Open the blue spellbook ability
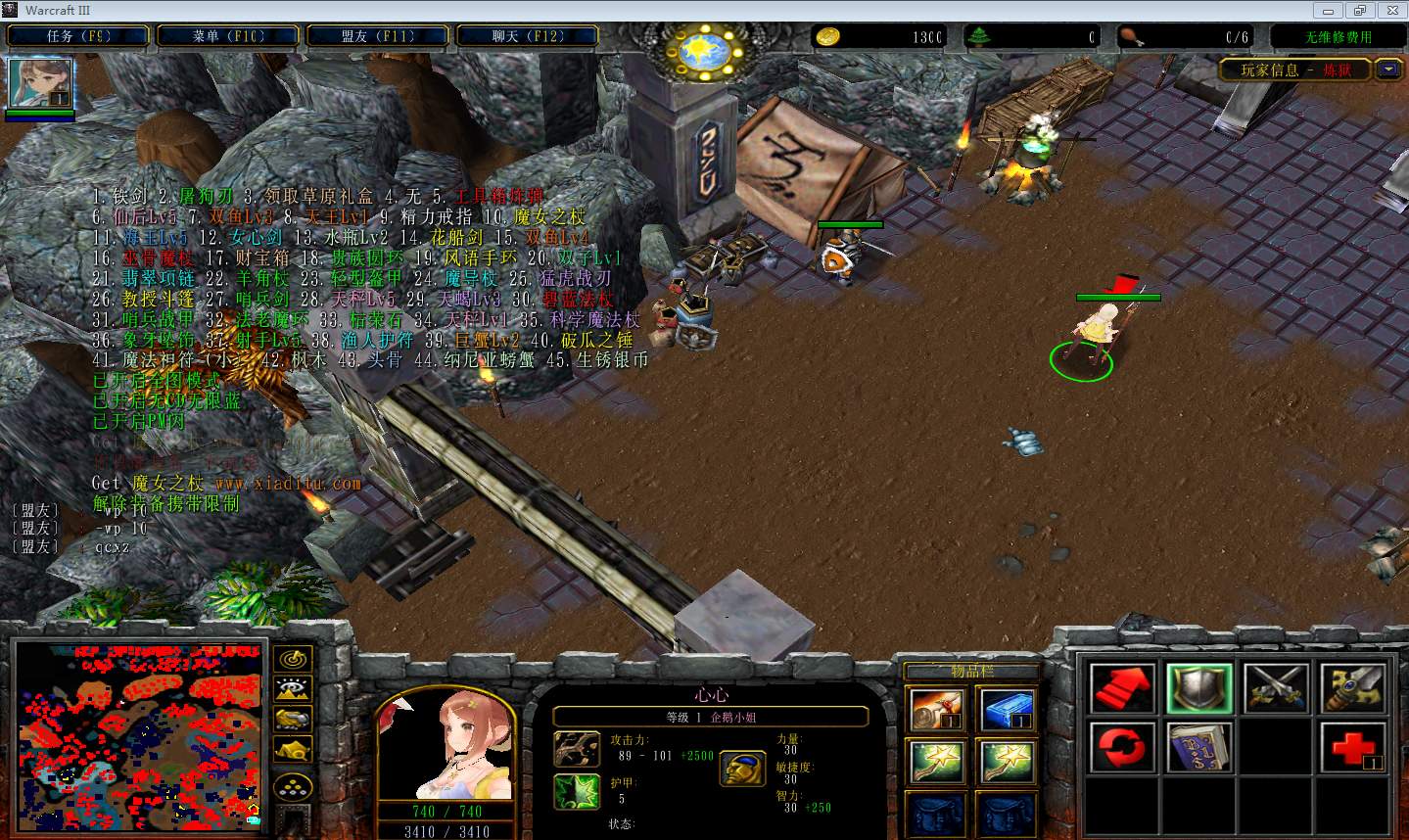Image resolution: width=1409 pixels, height=840 pixels. coord(1199,748)
